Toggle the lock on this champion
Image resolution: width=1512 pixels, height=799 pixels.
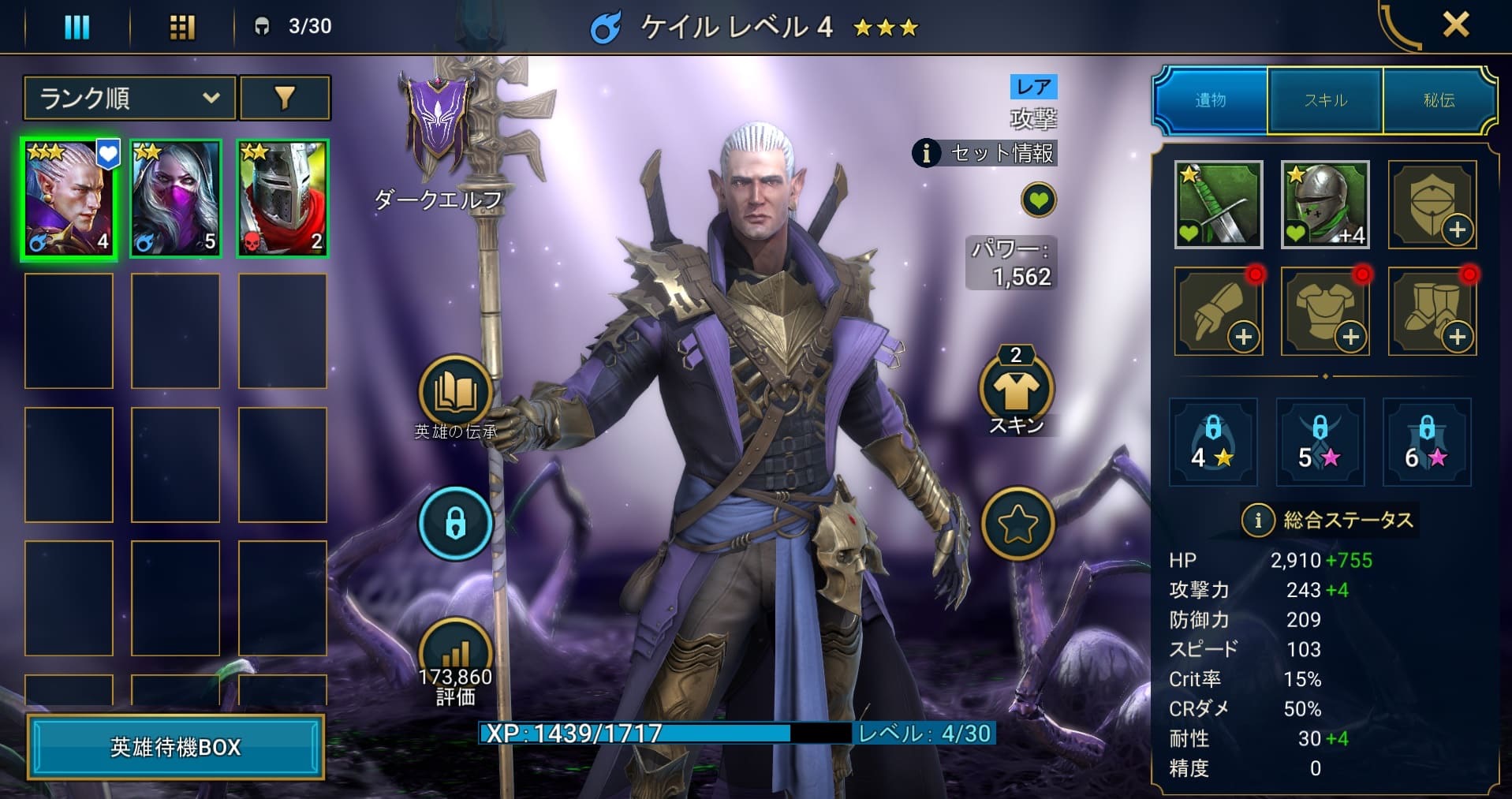456,523
